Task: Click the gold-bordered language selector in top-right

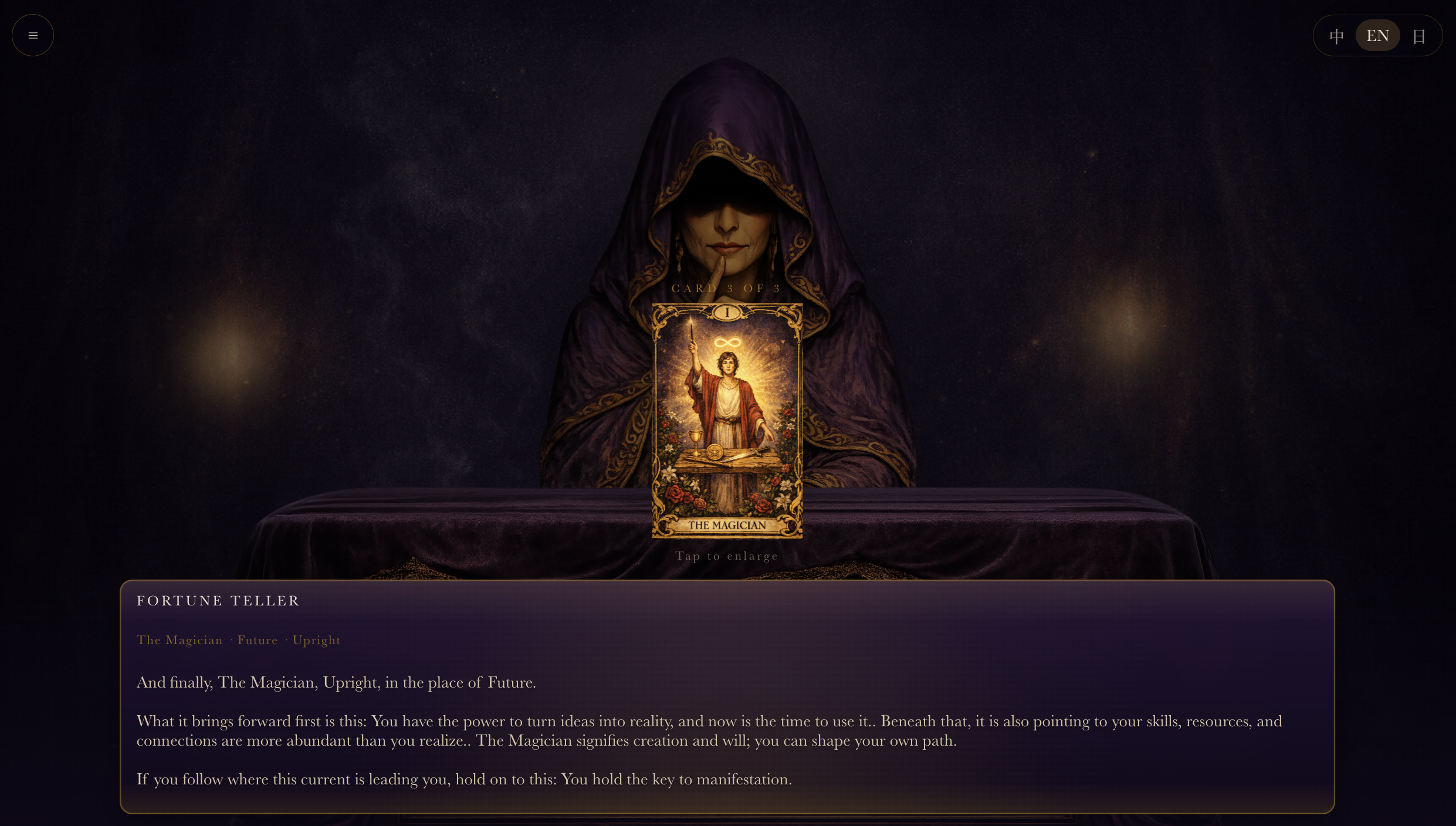Action: [x=1377, y=35]
